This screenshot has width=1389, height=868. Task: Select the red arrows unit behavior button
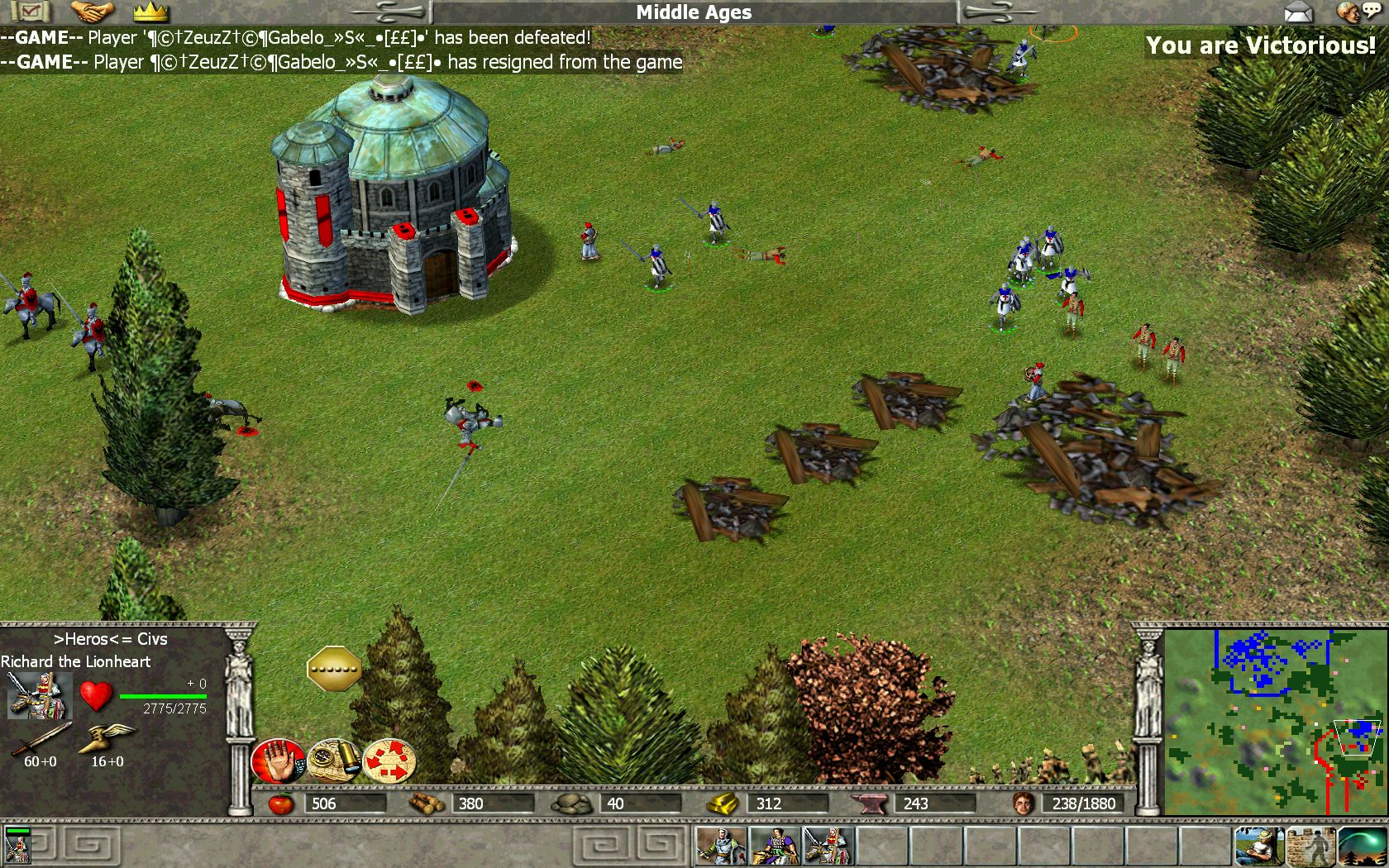[389, 761]
